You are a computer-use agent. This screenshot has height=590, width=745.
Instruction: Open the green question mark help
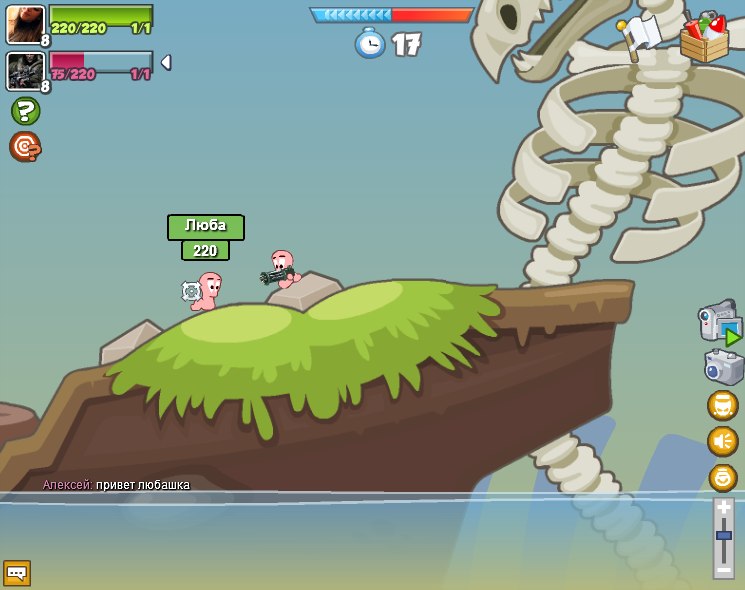point(25,111)
